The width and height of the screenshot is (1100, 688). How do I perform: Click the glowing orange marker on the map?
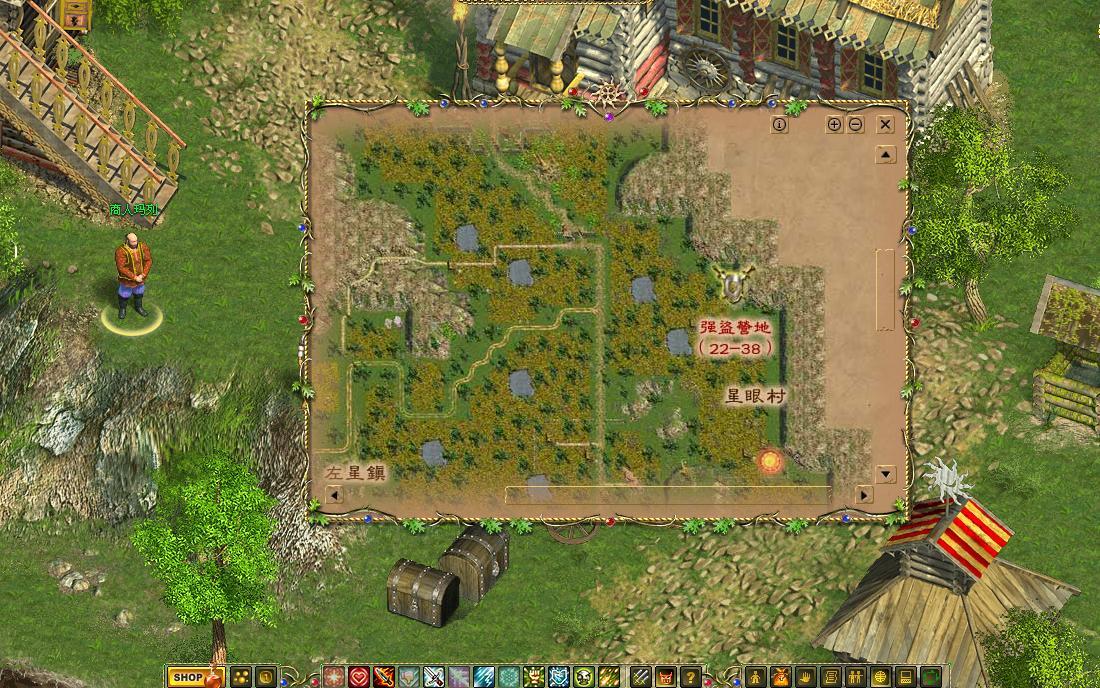[x=770, y=461]
